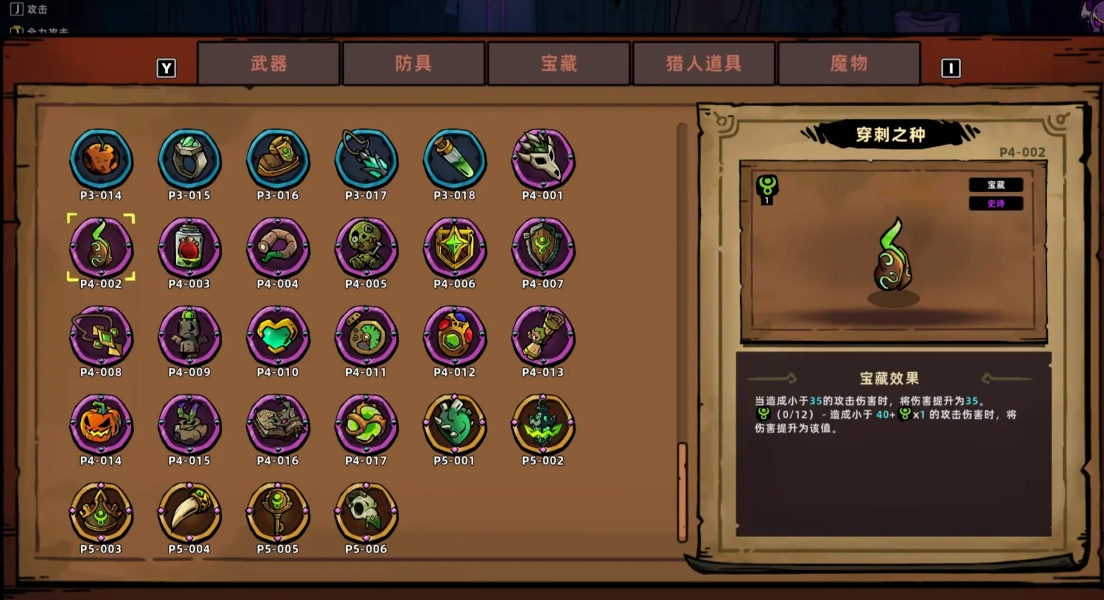This screenshot has width=1104, height=600.
Task: Select the P4-010 green heart treasure
Action: tap(278, 335)
